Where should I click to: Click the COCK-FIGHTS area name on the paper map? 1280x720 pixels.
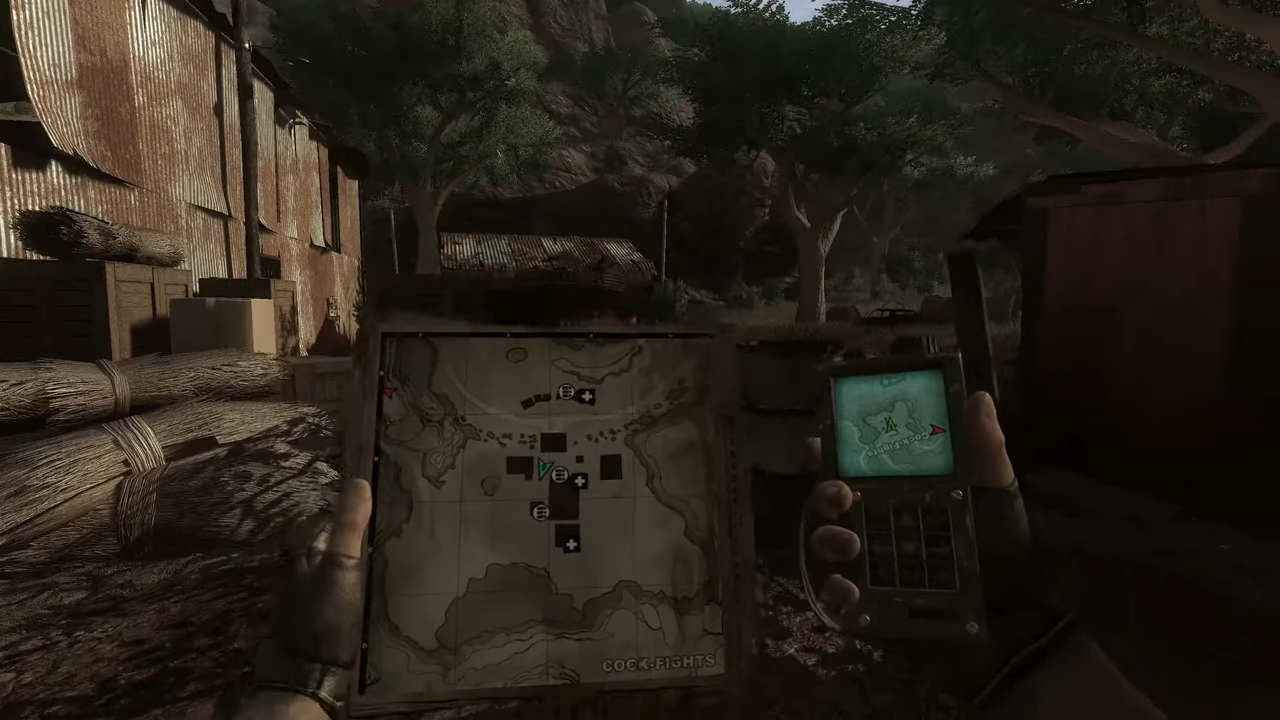(660, 661)
